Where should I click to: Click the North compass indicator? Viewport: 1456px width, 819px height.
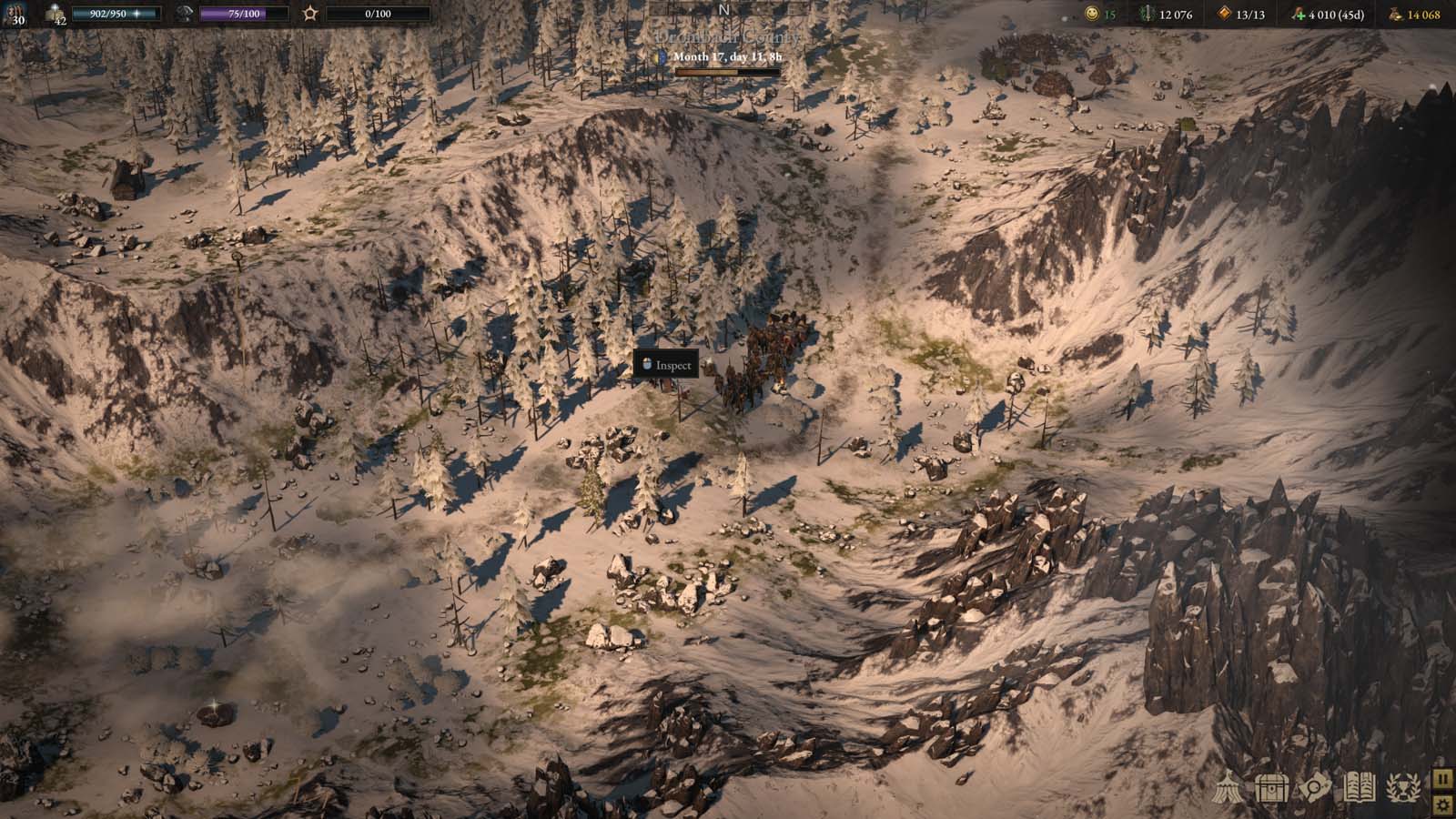pyautogui.click(x=723, y=7)
